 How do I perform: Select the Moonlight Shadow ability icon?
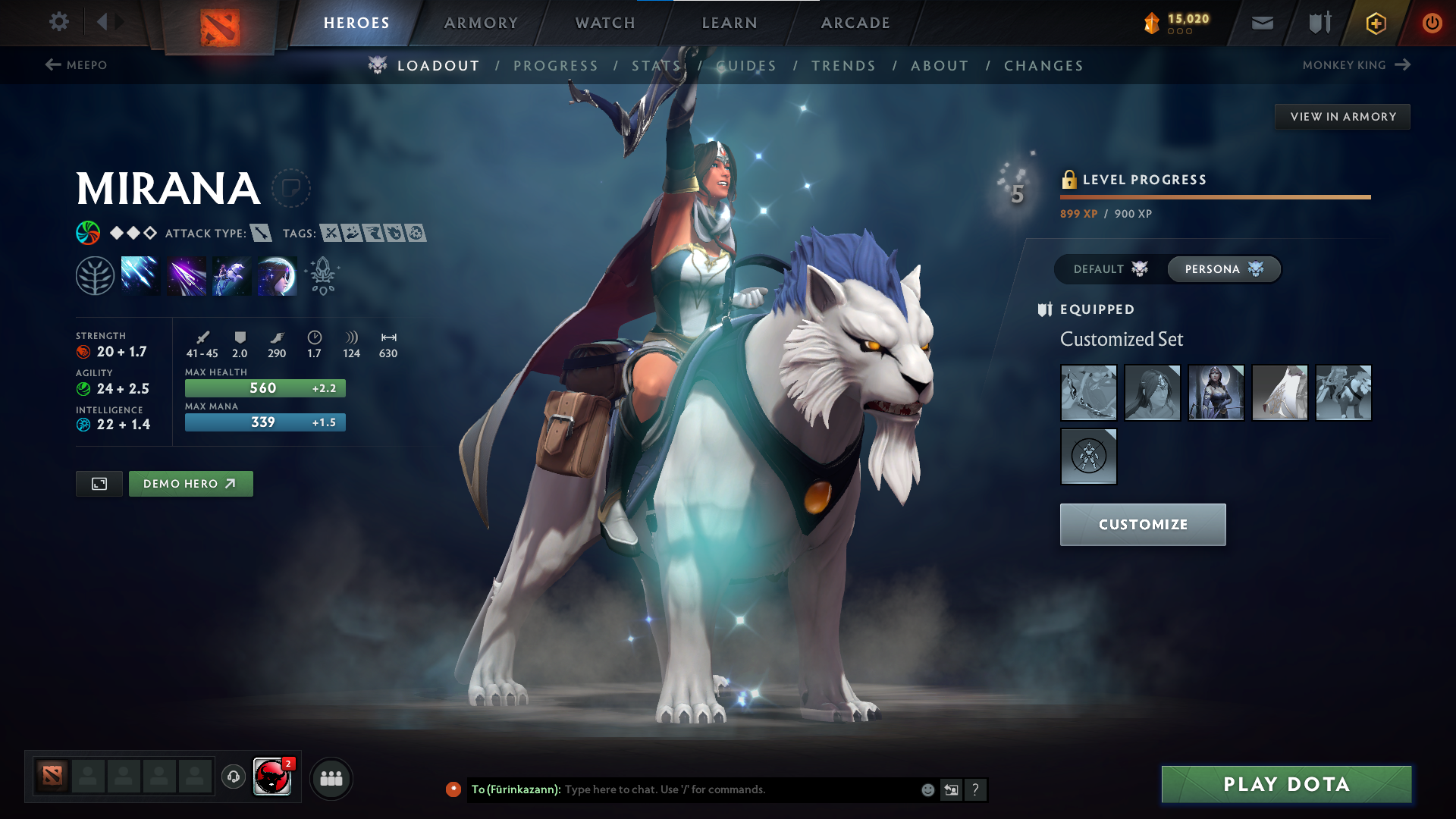276,275
